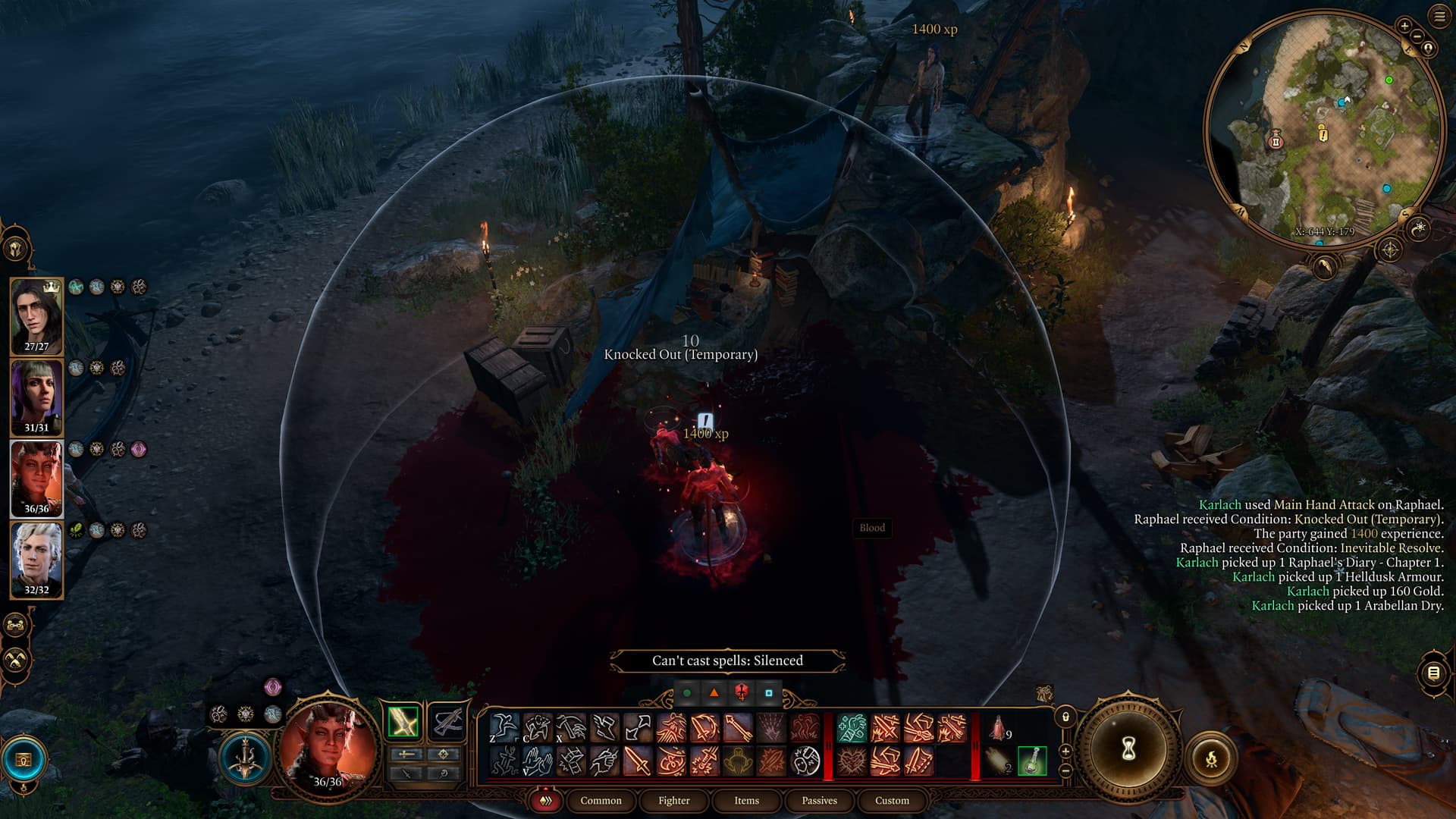Select the purple-hooded companion portrait

click(36, 396)
